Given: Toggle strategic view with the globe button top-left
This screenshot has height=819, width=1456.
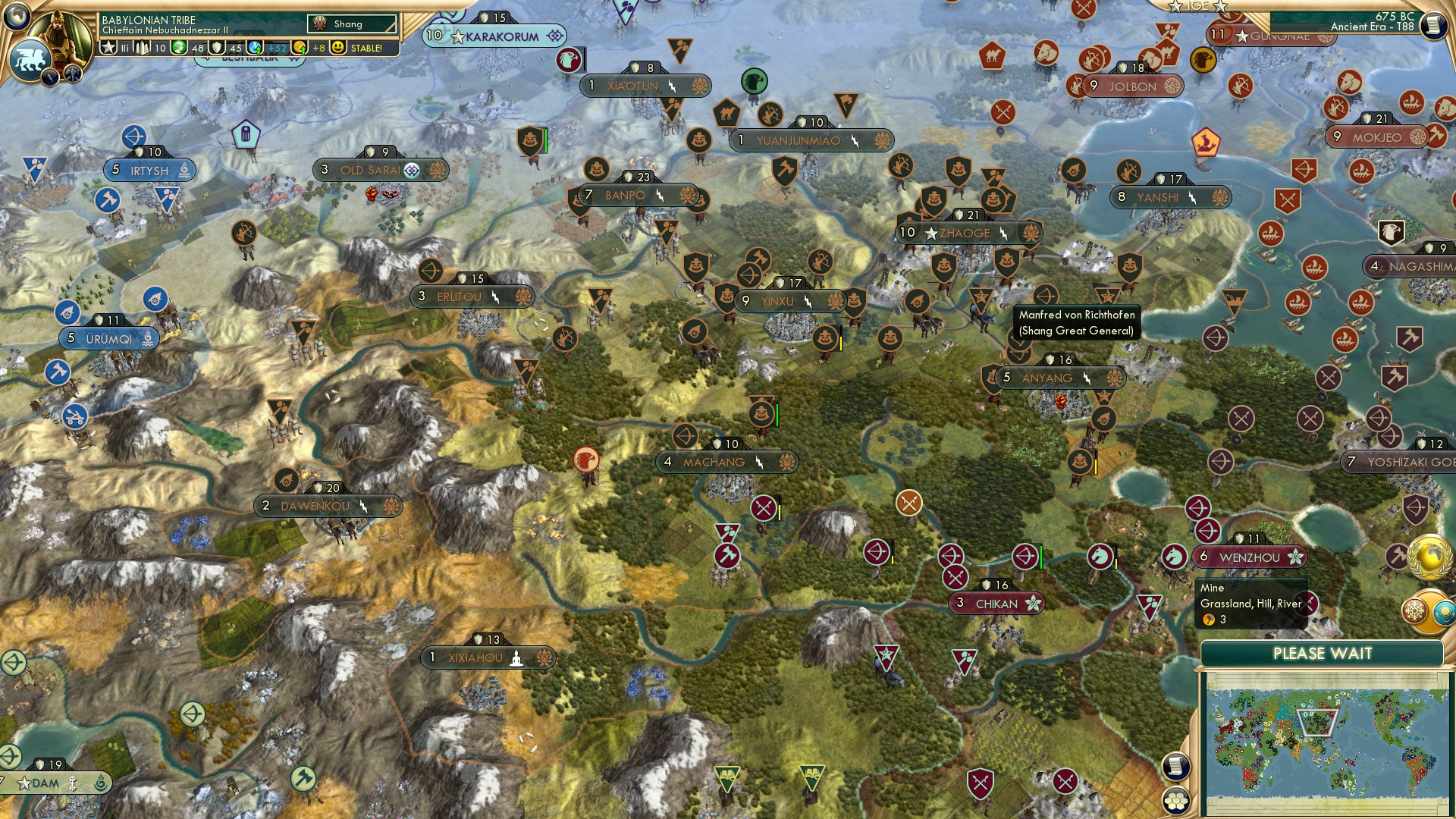Looking at the screenshot, I should 15,15.
